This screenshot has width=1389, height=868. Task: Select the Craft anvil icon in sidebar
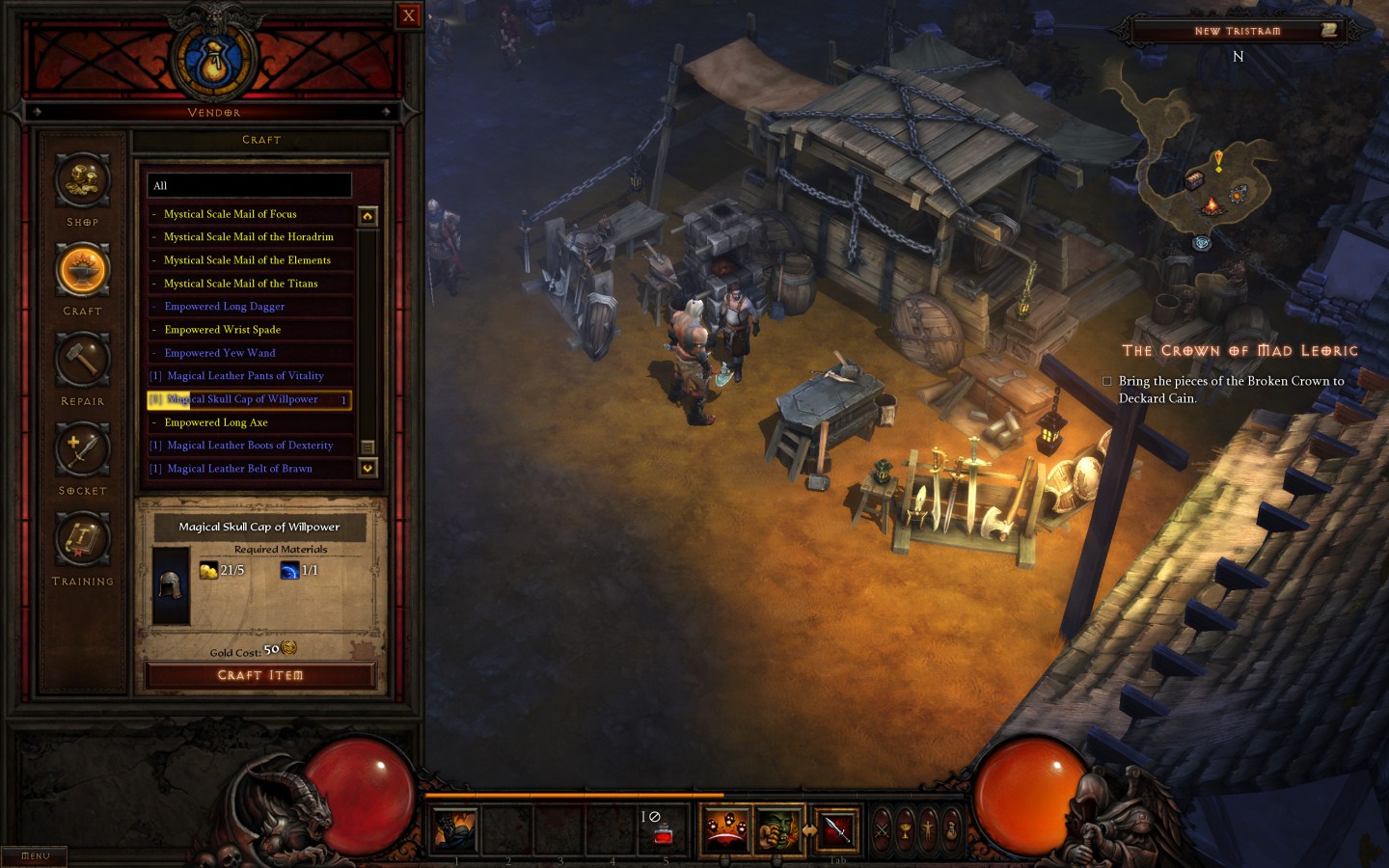point(82,271)
